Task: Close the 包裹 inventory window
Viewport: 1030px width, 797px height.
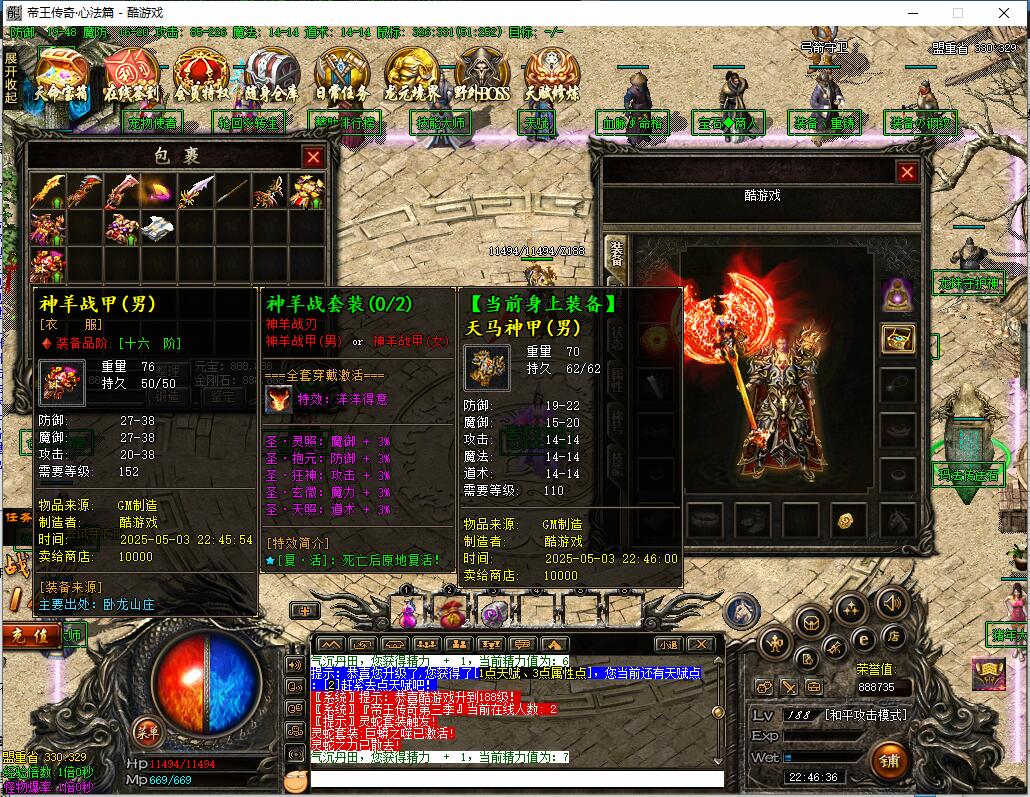Action: (x=313, y=157)
